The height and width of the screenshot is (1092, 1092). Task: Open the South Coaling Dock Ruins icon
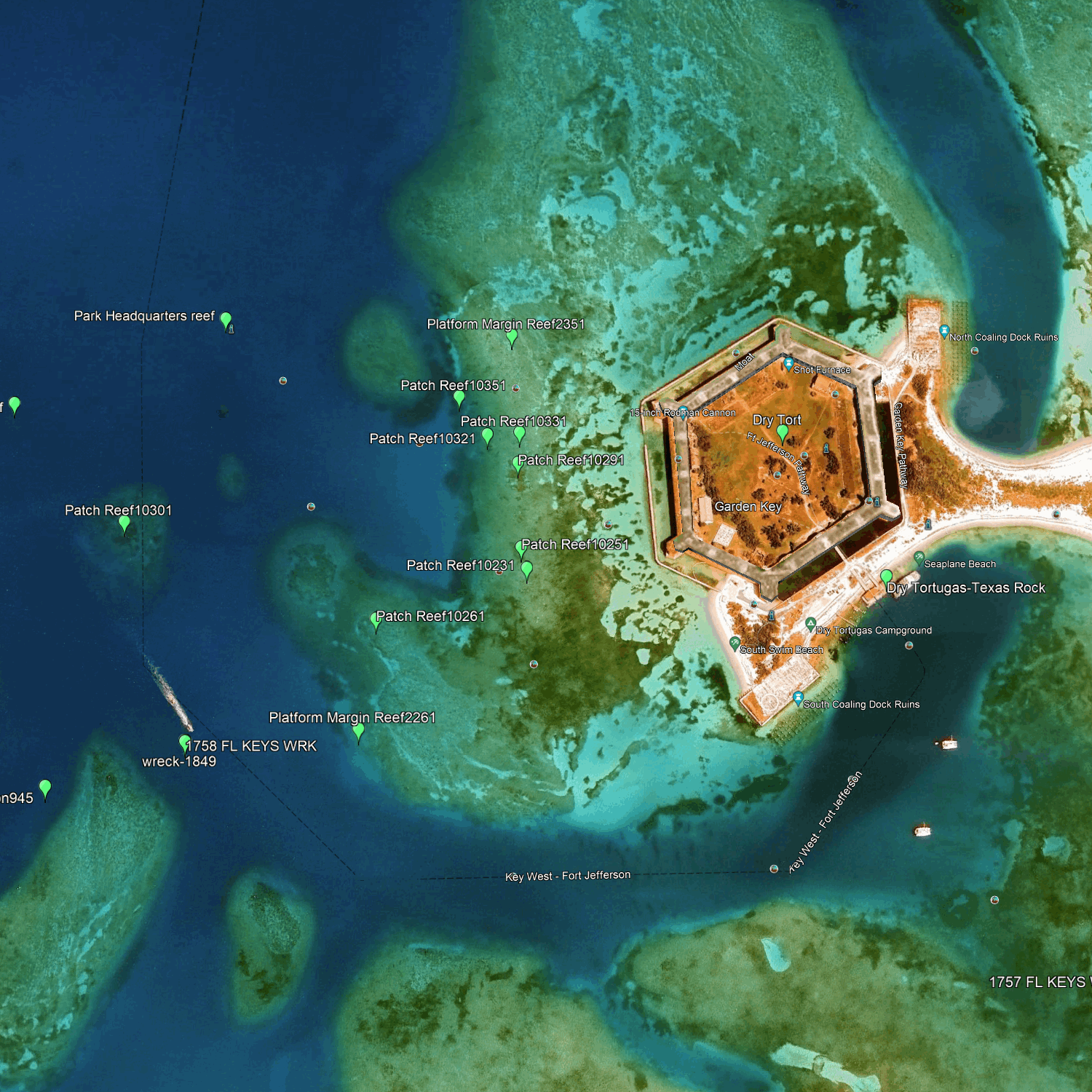pos(798,698)
